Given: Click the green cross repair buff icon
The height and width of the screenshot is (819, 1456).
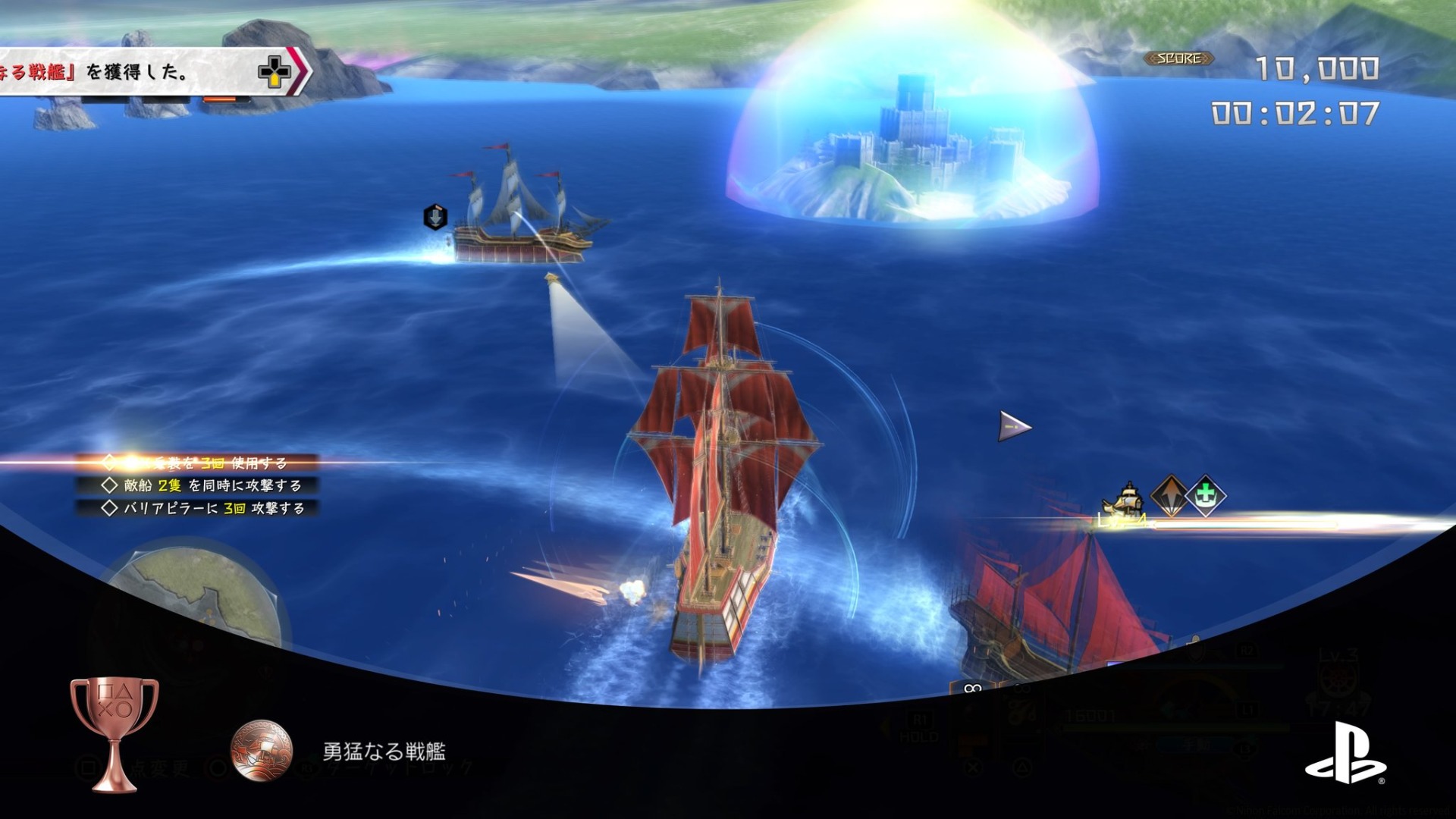Looking at the screenshot, I should pos(1205,496).
